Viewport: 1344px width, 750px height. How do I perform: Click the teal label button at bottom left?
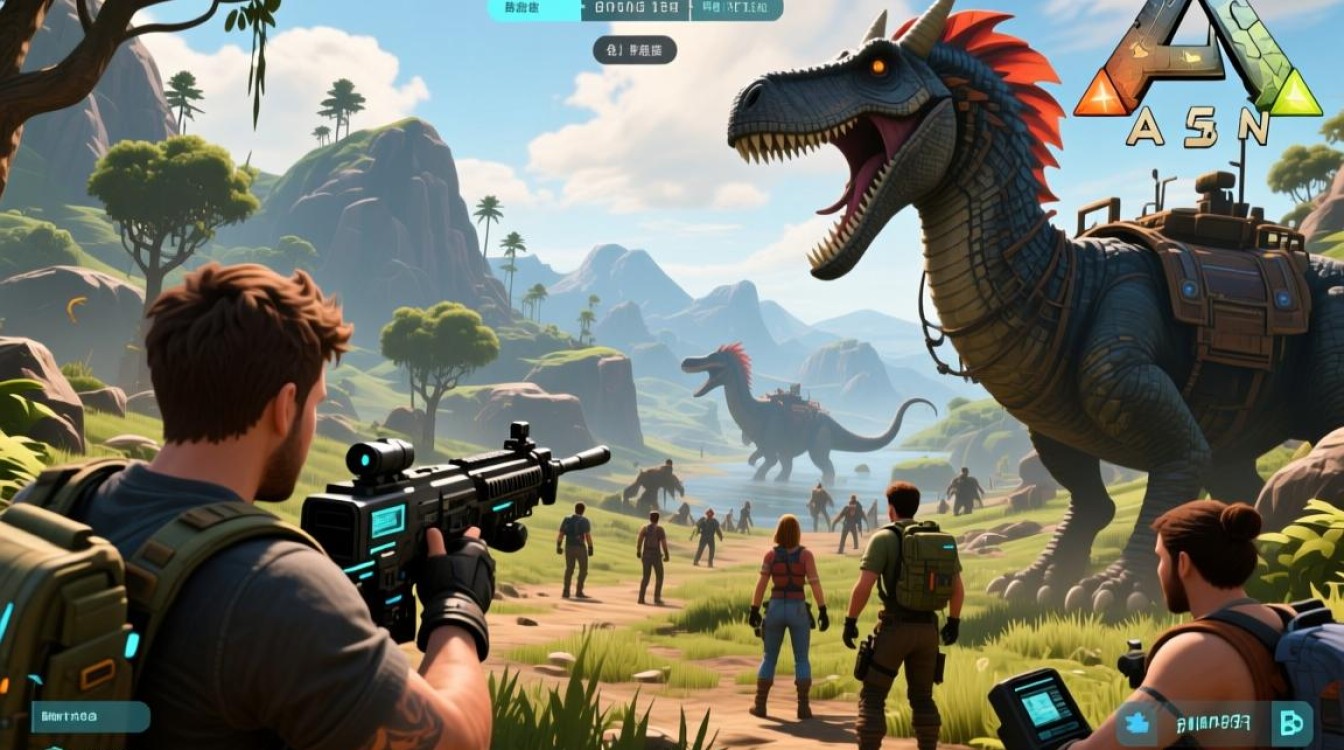[x=90, y=716]
